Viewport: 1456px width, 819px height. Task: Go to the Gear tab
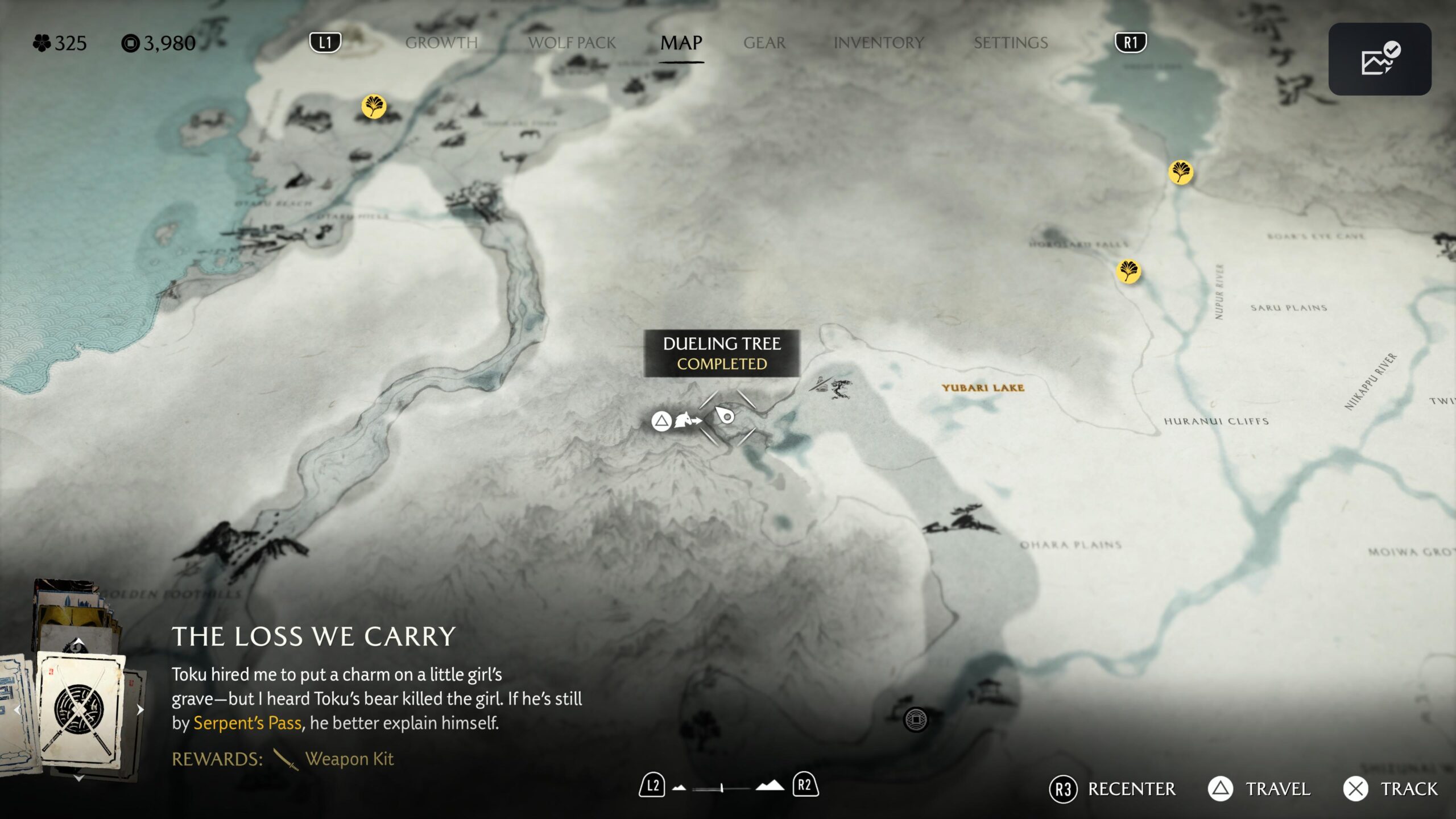click(764, 43)
